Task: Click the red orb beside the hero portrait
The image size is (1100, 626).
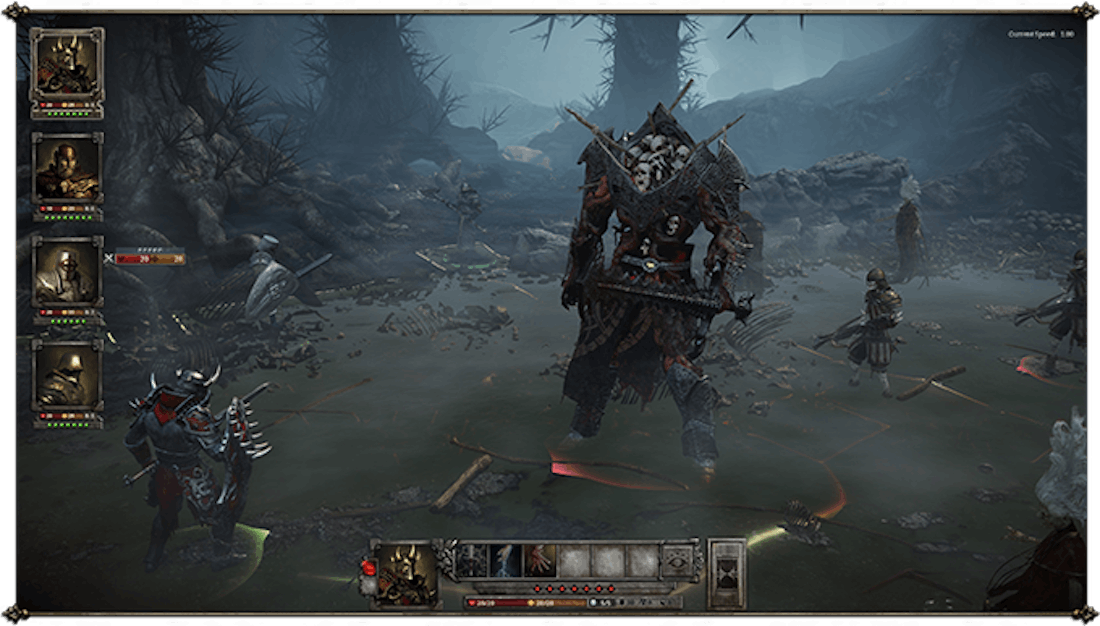Action: click(x=368, y=570)
